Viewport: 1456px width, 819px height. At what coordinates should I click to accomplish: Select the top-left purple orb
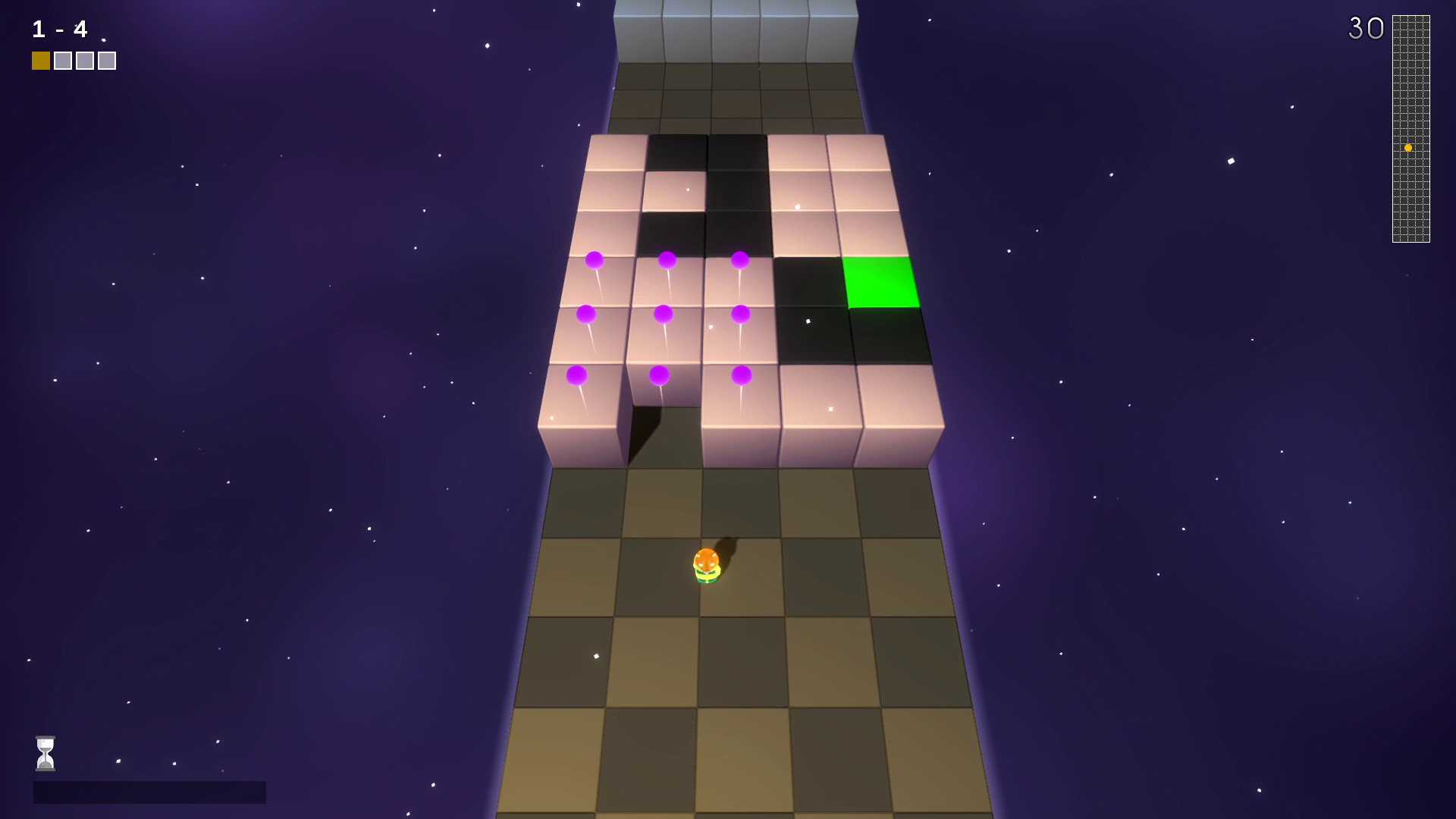pos(594,261)
